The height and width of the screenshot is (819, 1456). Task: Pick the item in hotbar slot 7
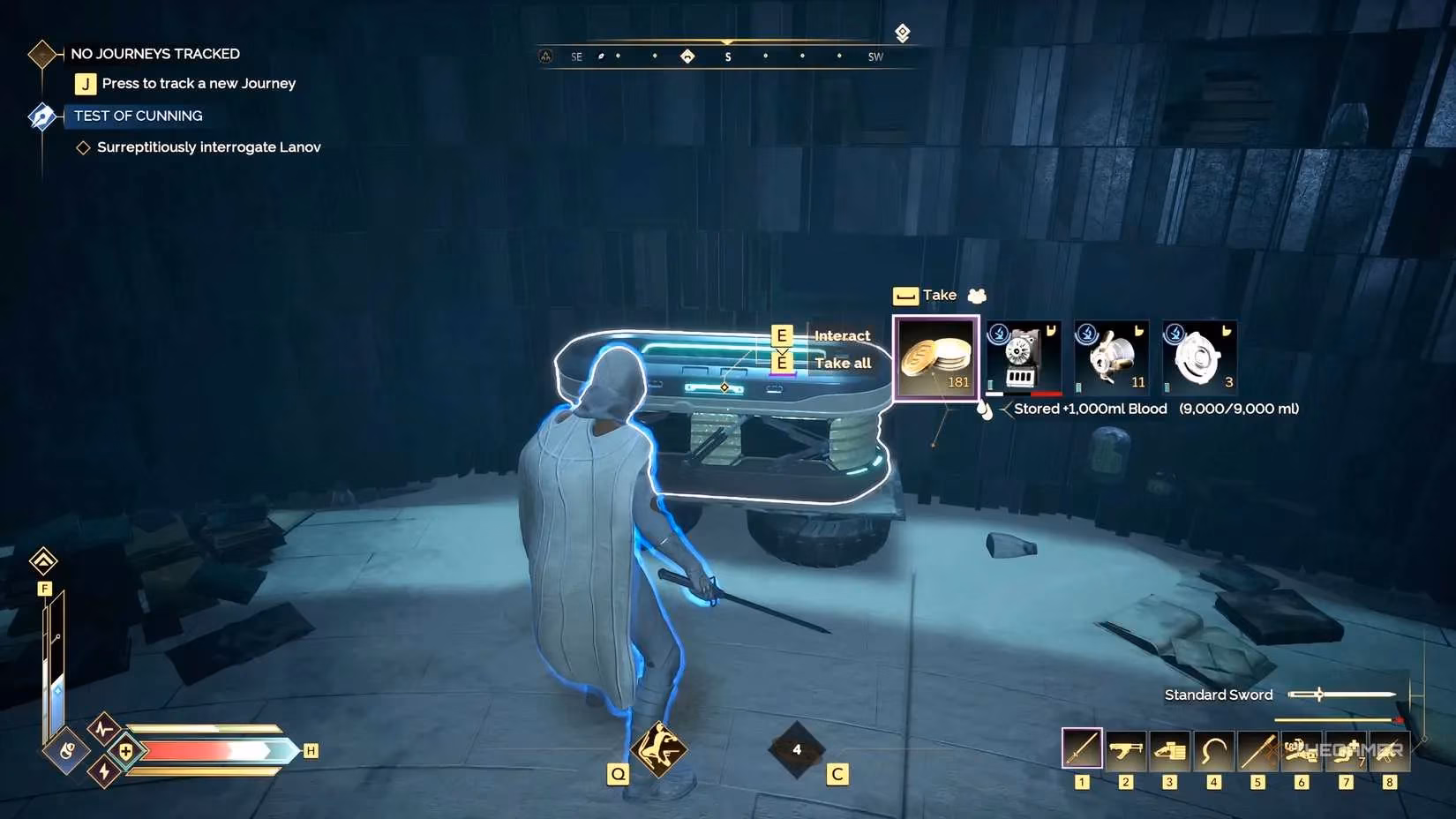1345,750
